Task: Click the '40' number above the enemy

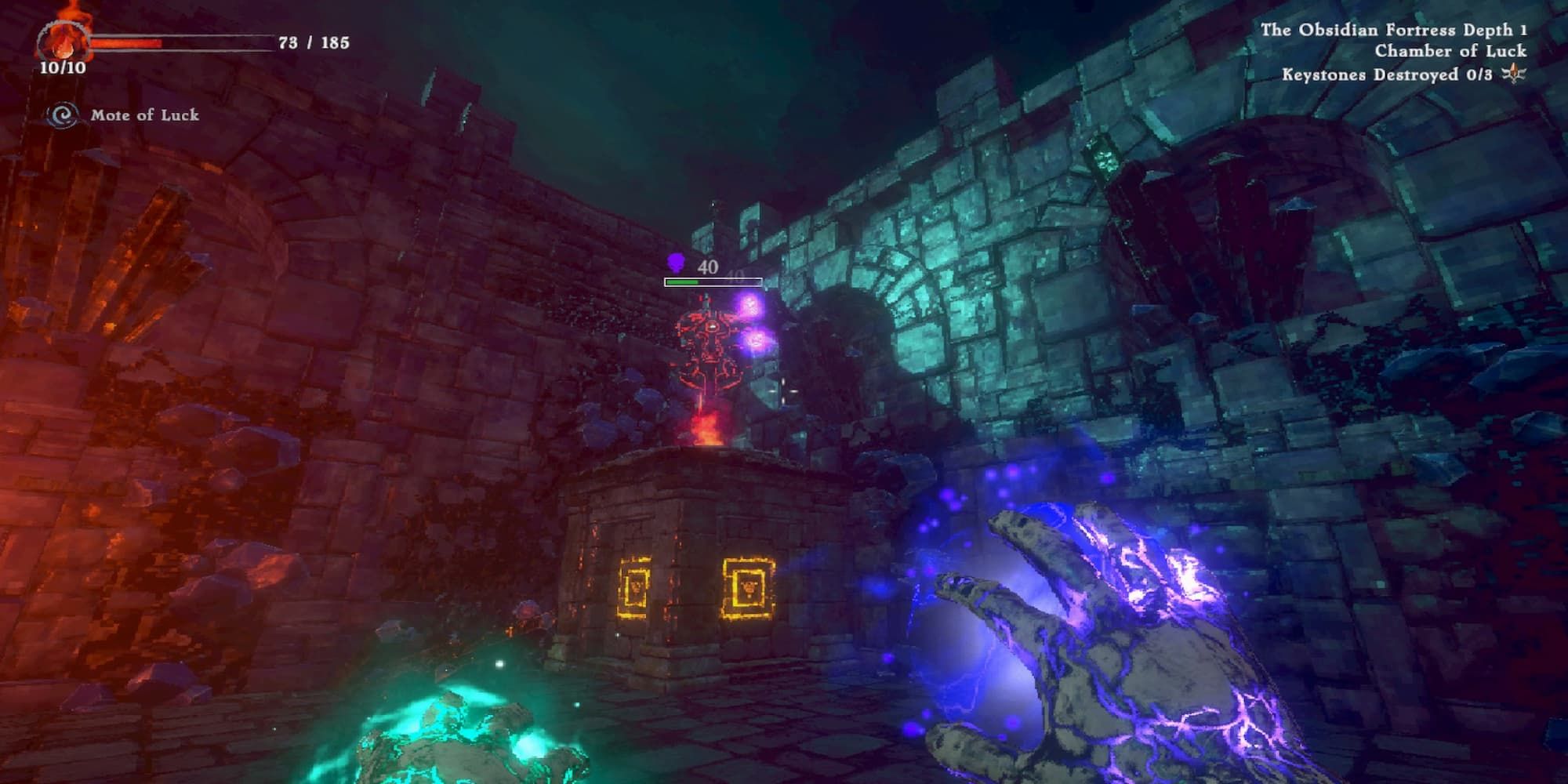Action: pos(708,267)
